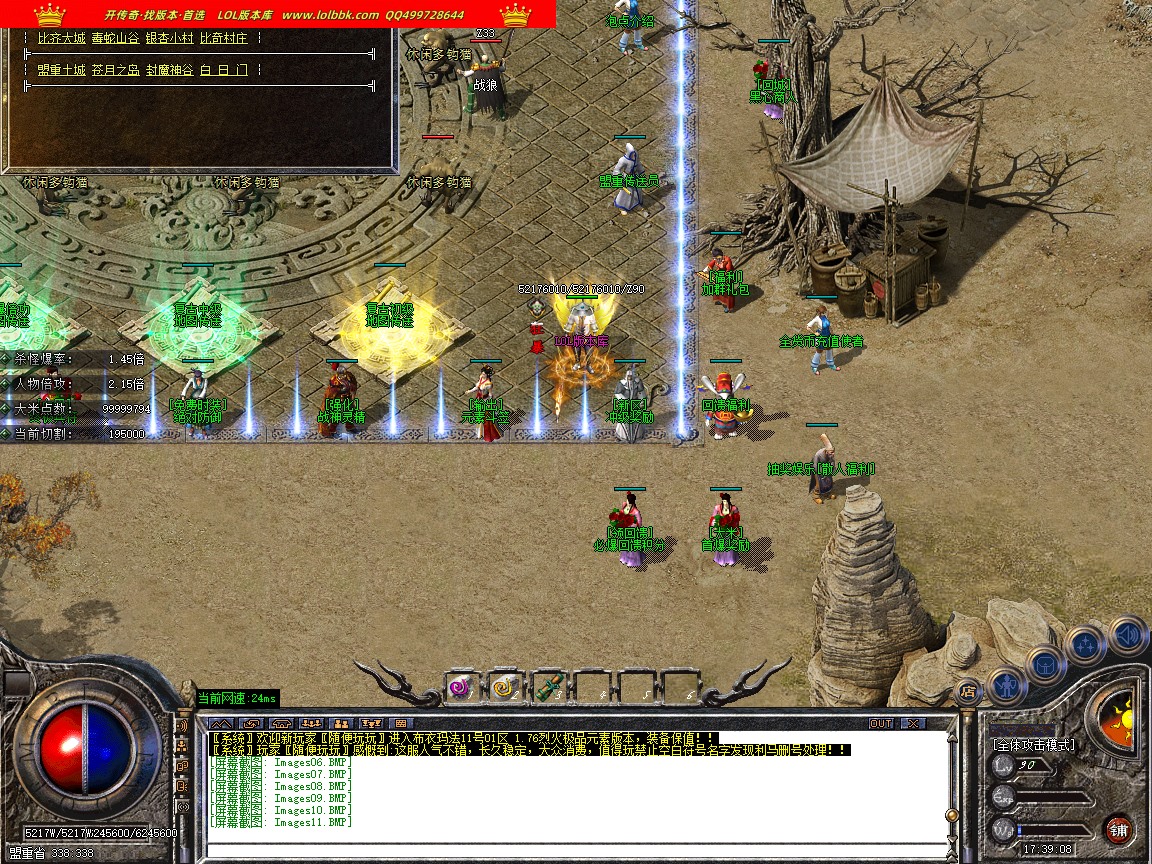Choose the 银杏小村 destination link
1152x864 pixels.
click(169, 38)
